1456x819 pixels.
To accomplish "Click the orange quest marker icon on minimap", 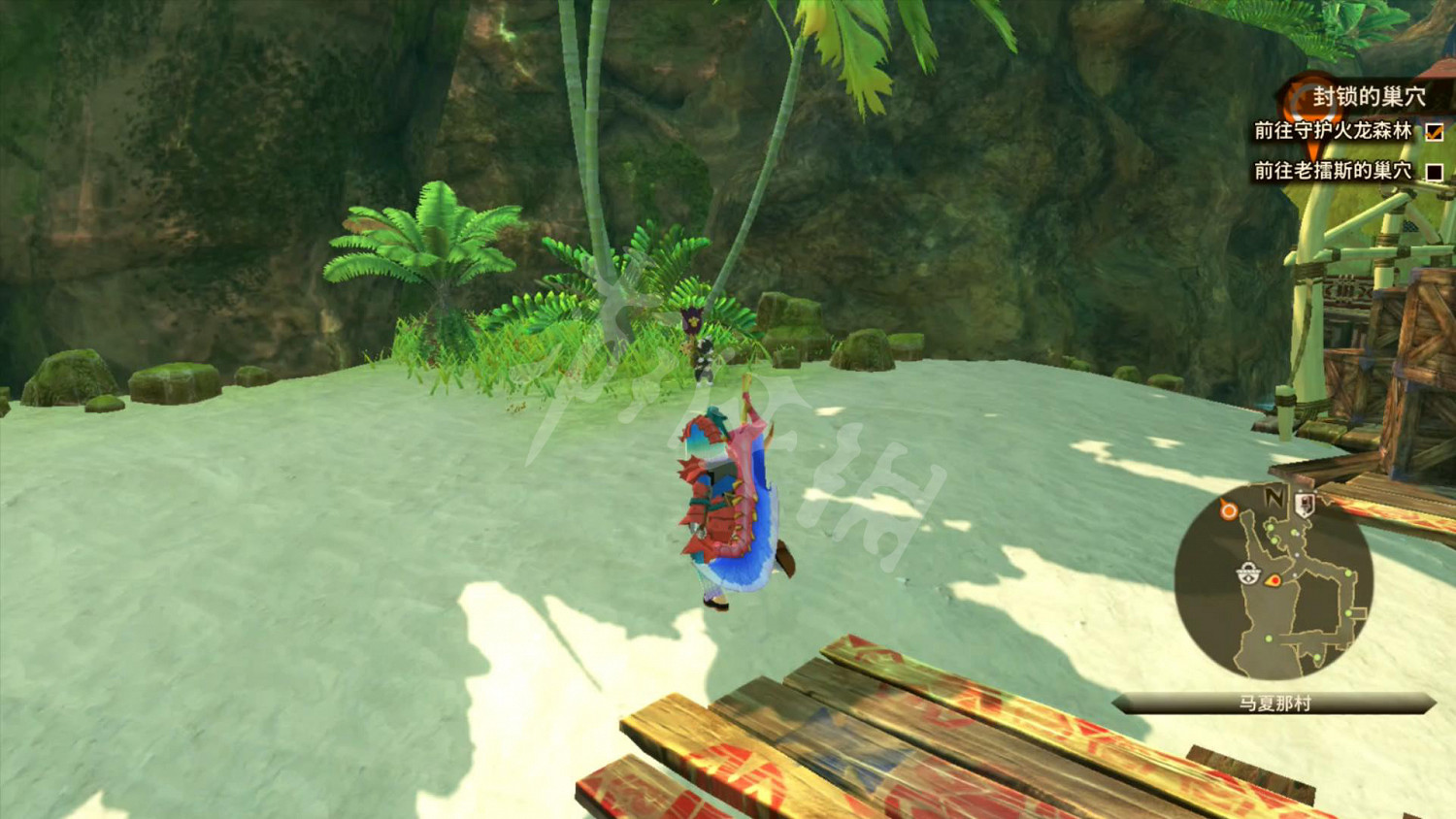I will [x=1228, y=510].
